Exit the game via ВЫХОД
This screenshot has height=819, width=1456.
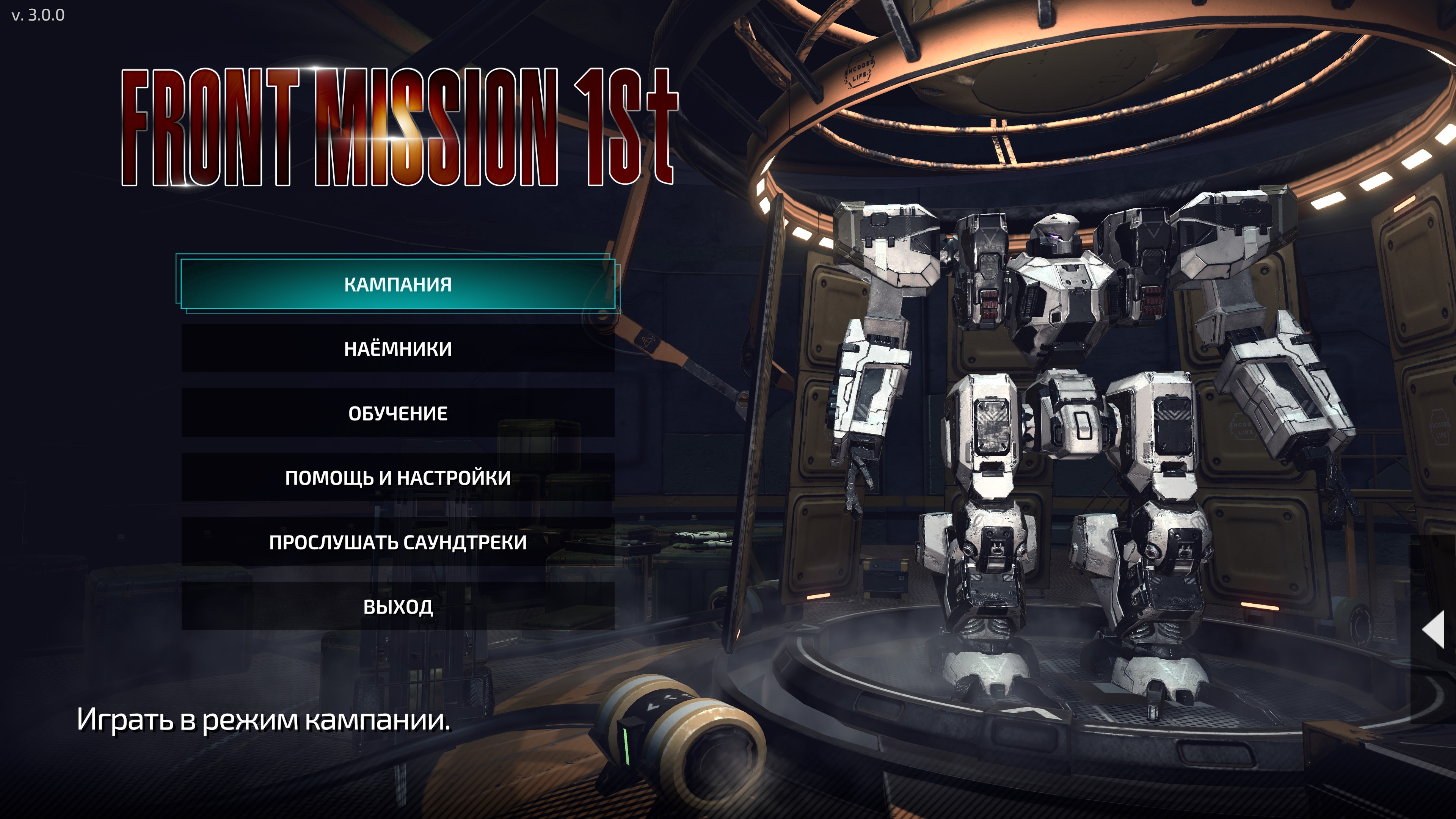pyautogui.click(x=397, y=607)
